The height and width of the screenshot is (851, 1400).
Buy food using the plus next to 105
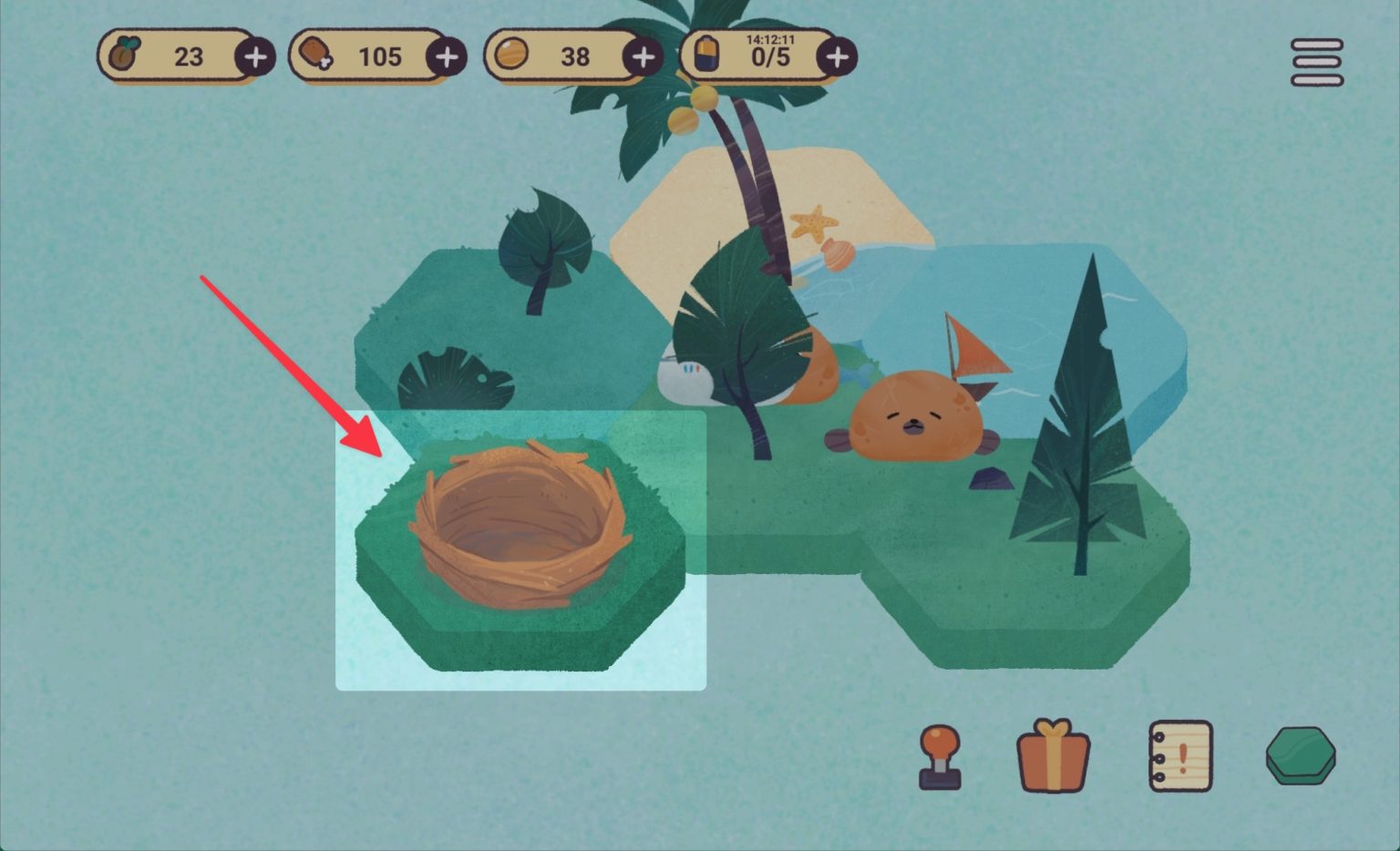pos(446,56)
